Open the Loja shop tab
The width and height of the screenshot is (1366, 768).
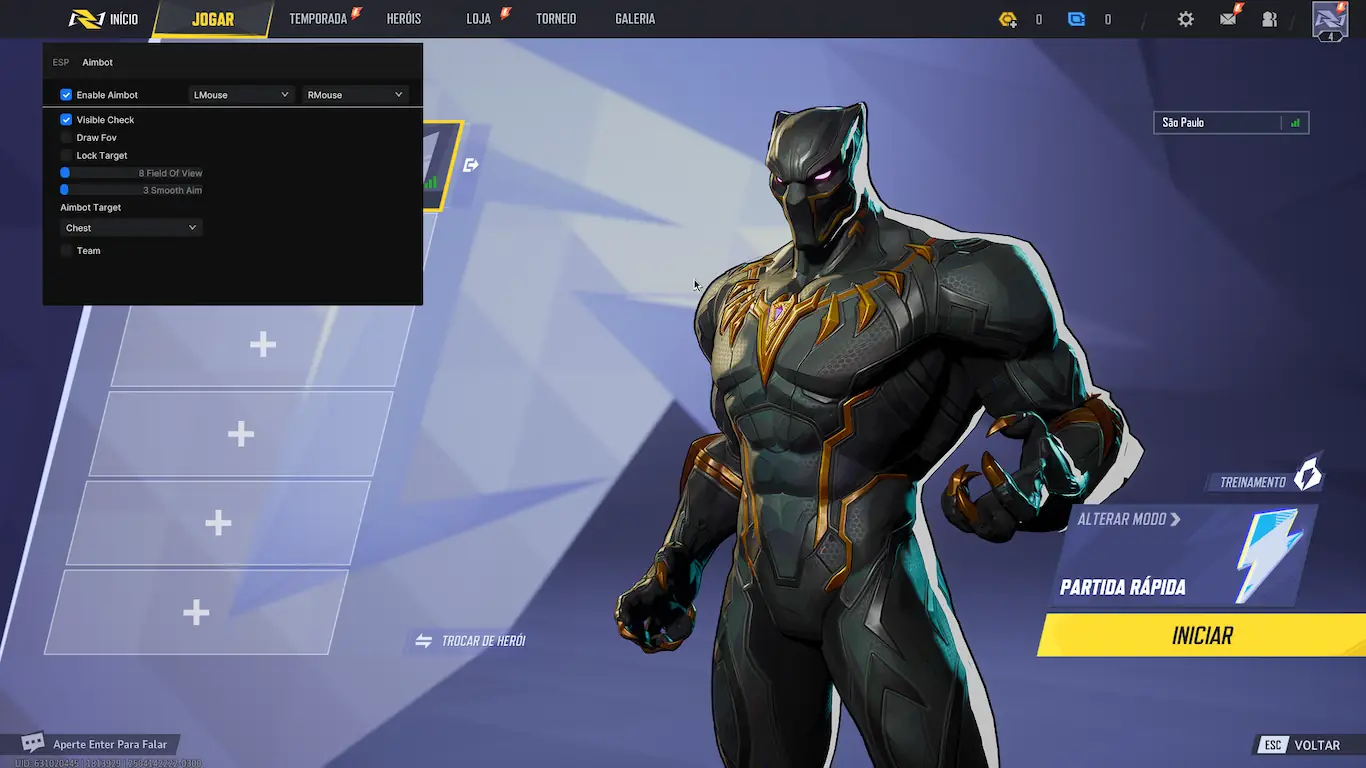(479, 19)
